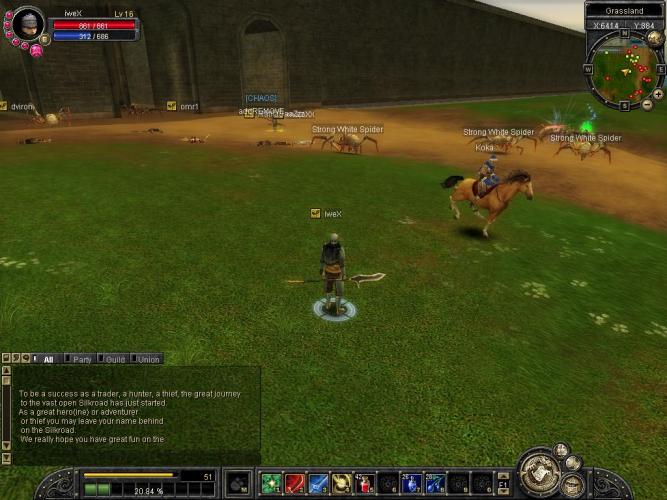The image size is (667, 500).
Task: Click the IweX character portrait
Action: pos(28,23)
